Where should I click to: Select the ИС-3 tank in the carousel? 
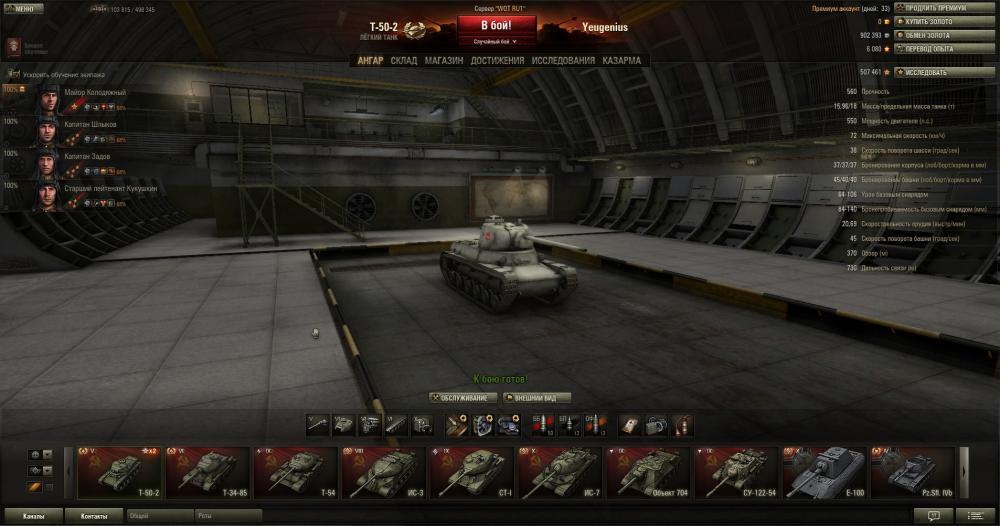coord(385,471)
